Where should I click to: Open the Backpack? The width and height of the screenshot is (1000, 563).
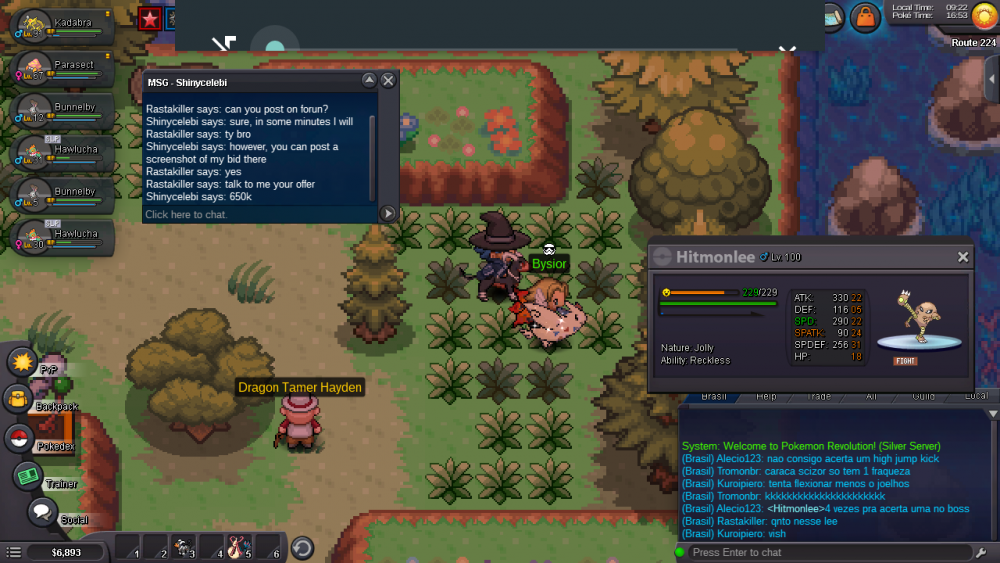[21, 399]
